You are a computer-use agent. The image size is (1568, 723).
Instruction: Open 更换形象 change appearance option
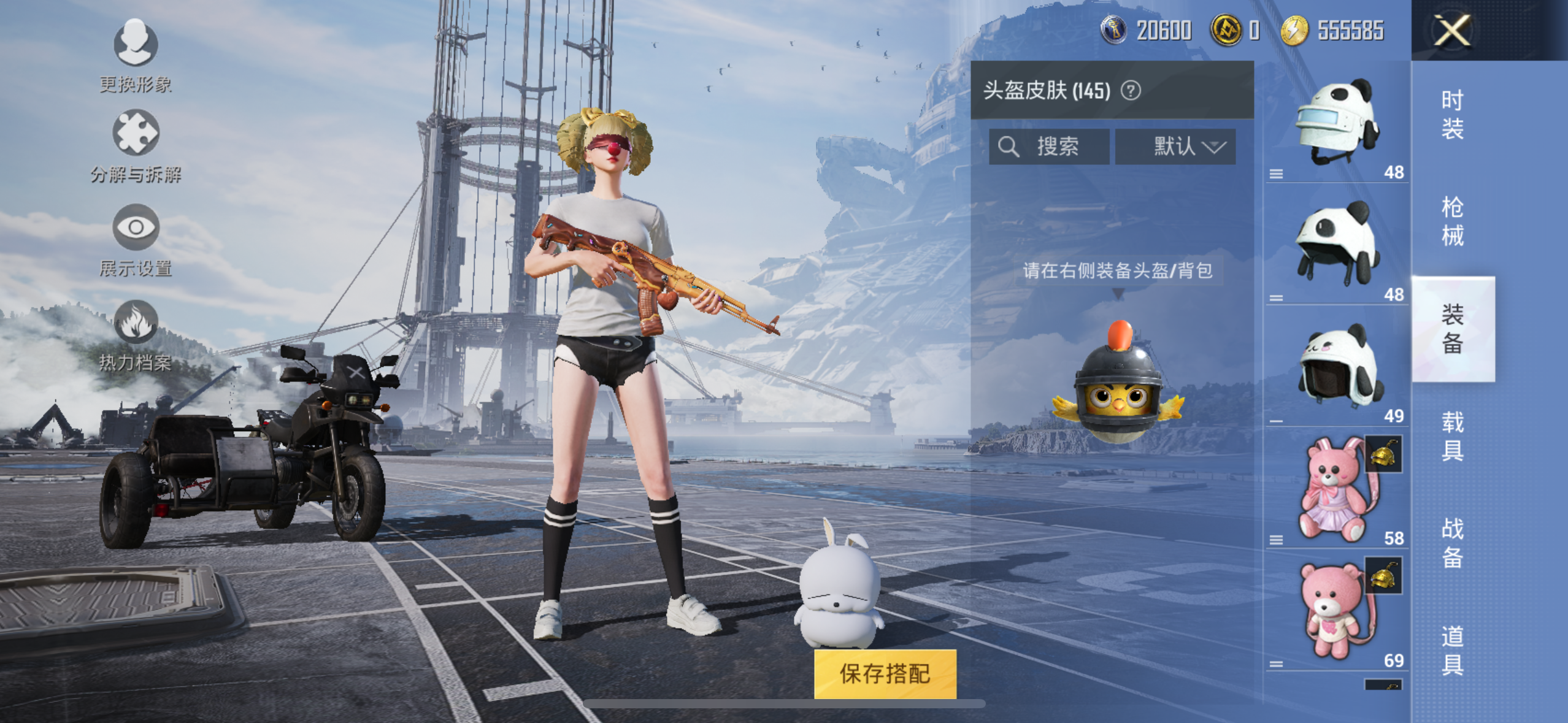point(136,55)
